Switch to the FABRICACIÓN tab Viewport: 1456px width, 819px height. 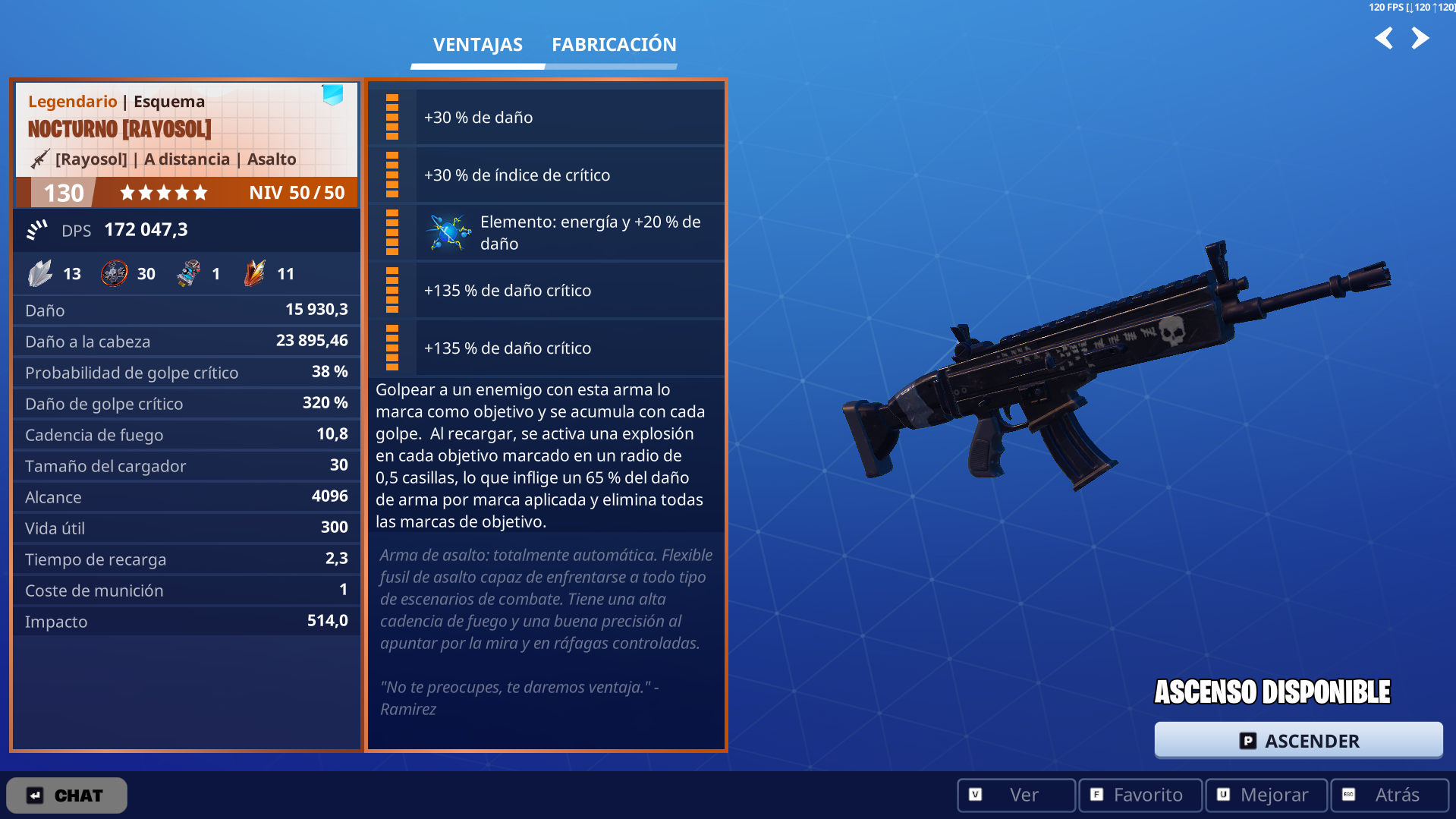(613, 44)
